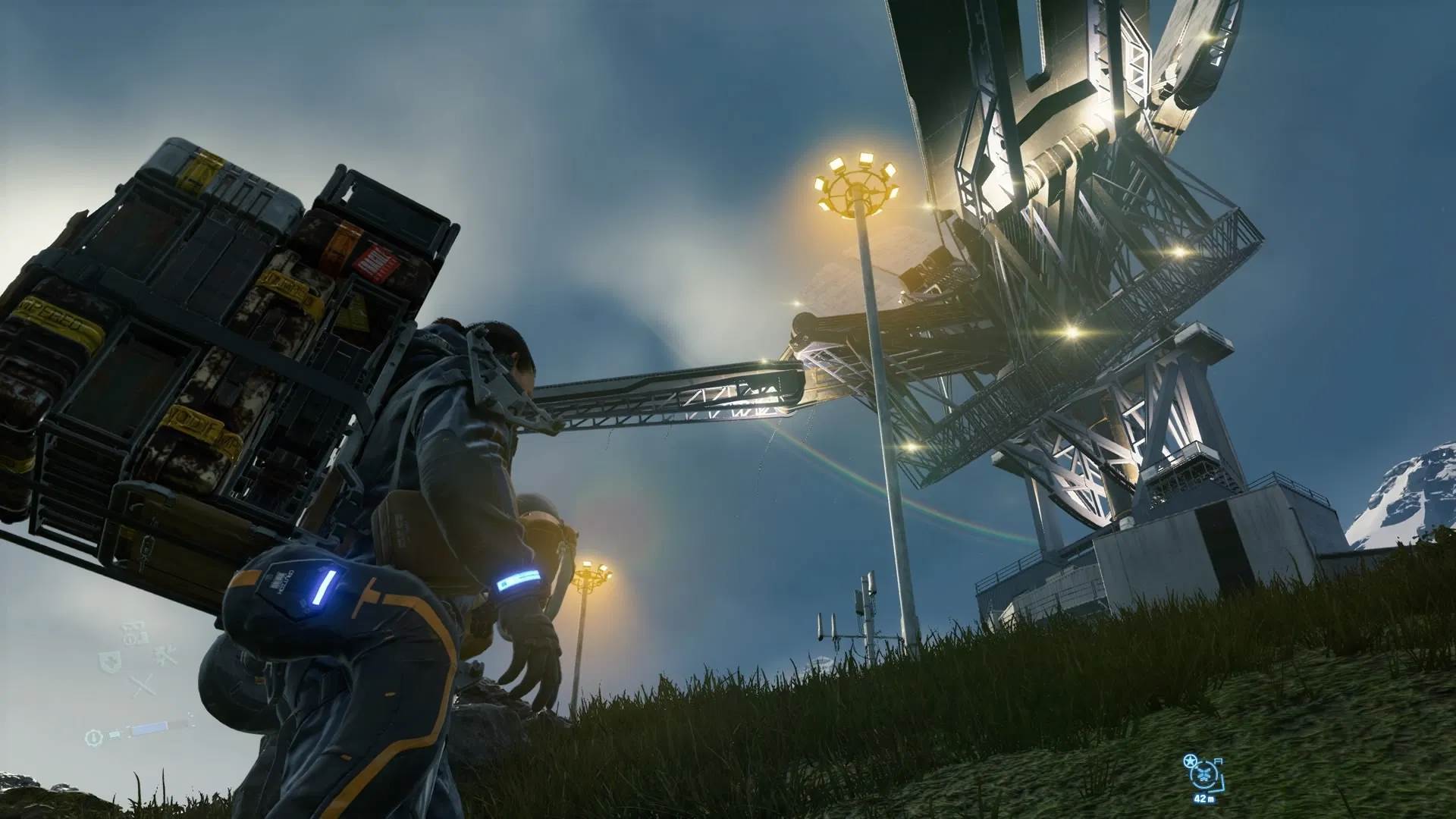Click the 42 m distance label

pyautogui.click(x=1204, y=799)
